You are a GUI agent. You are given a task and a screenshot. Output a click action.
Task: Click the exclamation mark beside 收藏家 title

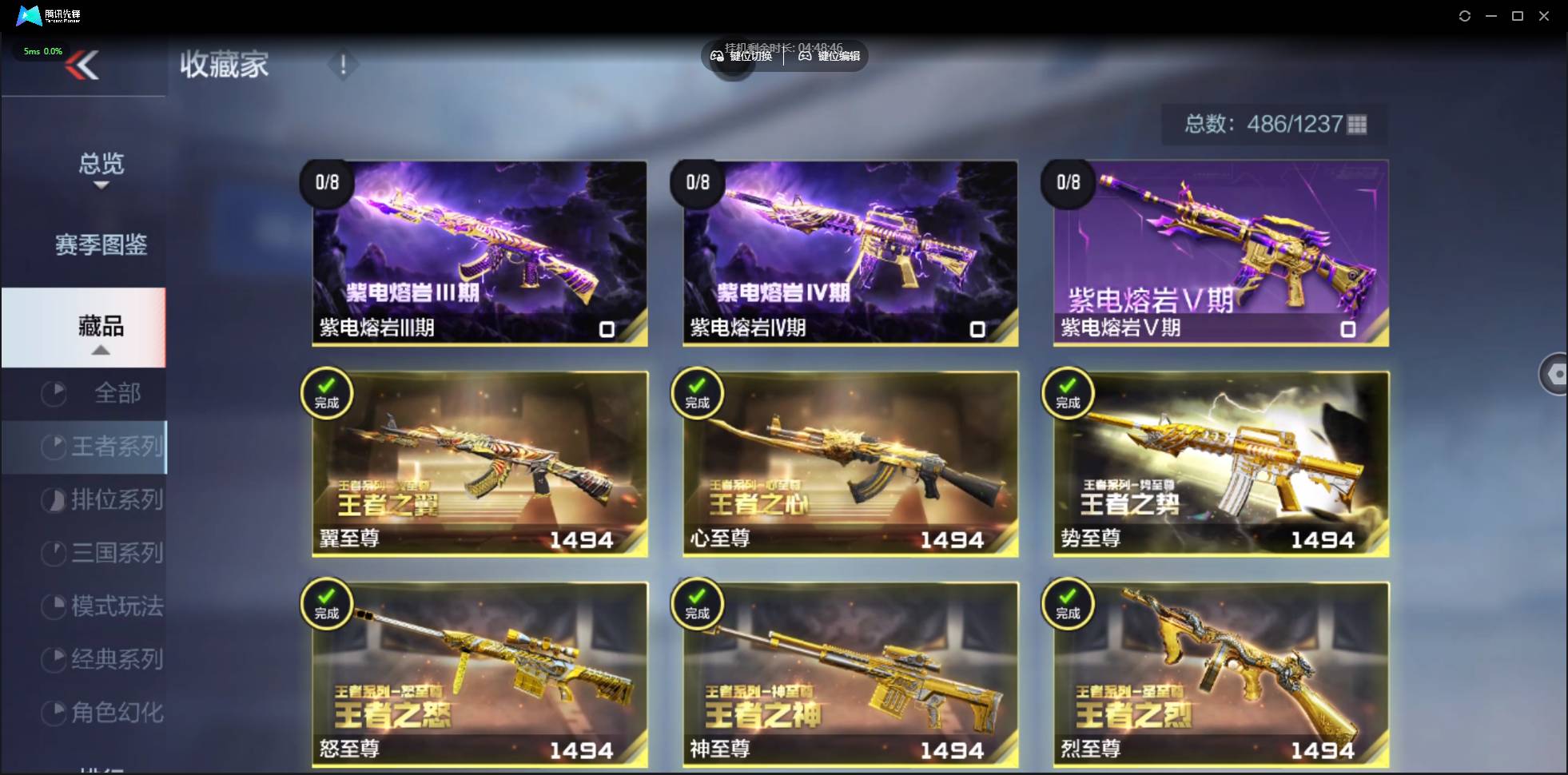point(343,65)
